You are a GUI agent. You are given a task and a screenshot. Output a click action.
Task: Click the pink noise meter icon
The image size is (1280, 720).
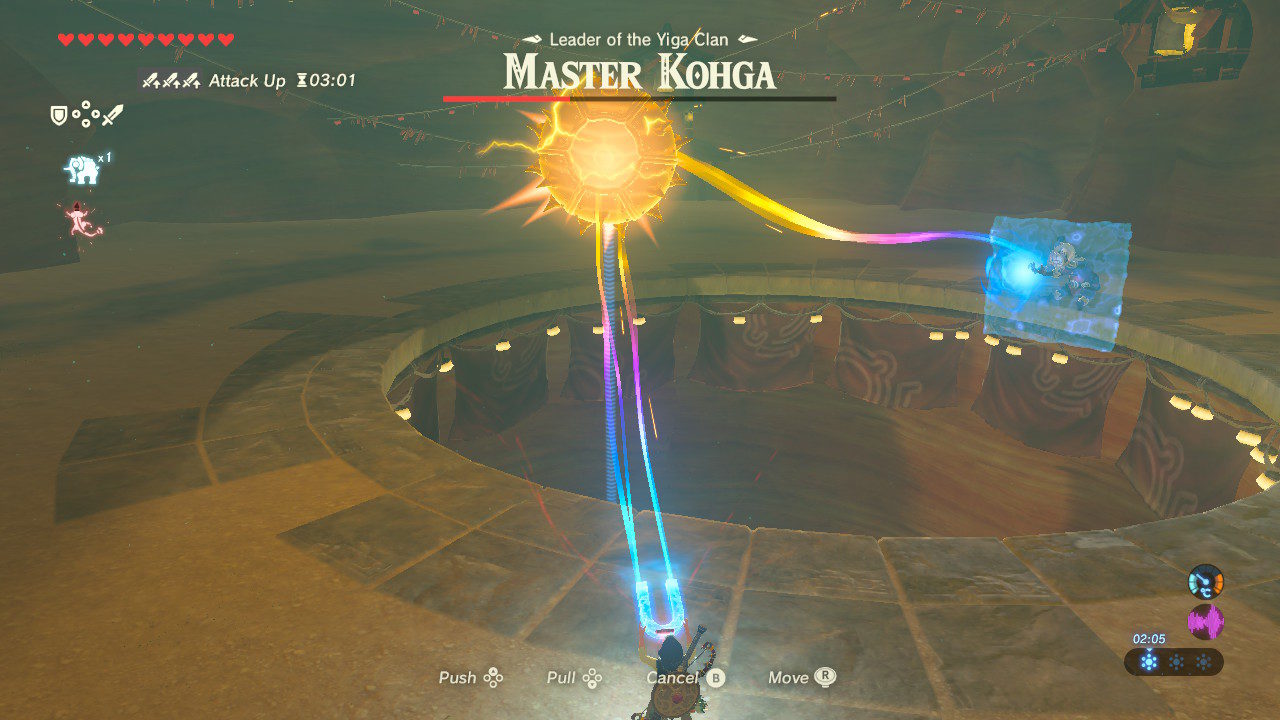point(1205,622)
